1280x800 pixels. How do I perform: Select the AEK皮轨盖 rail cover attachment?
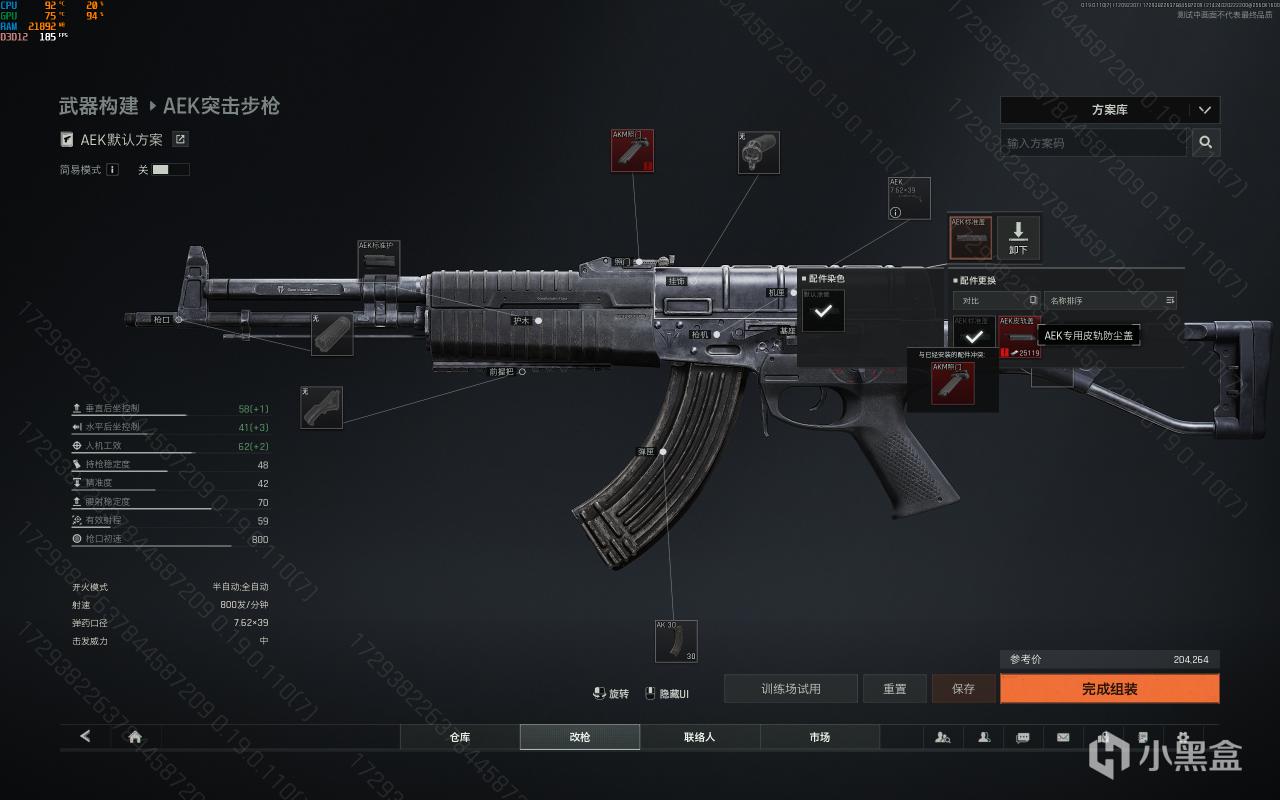1020,337
